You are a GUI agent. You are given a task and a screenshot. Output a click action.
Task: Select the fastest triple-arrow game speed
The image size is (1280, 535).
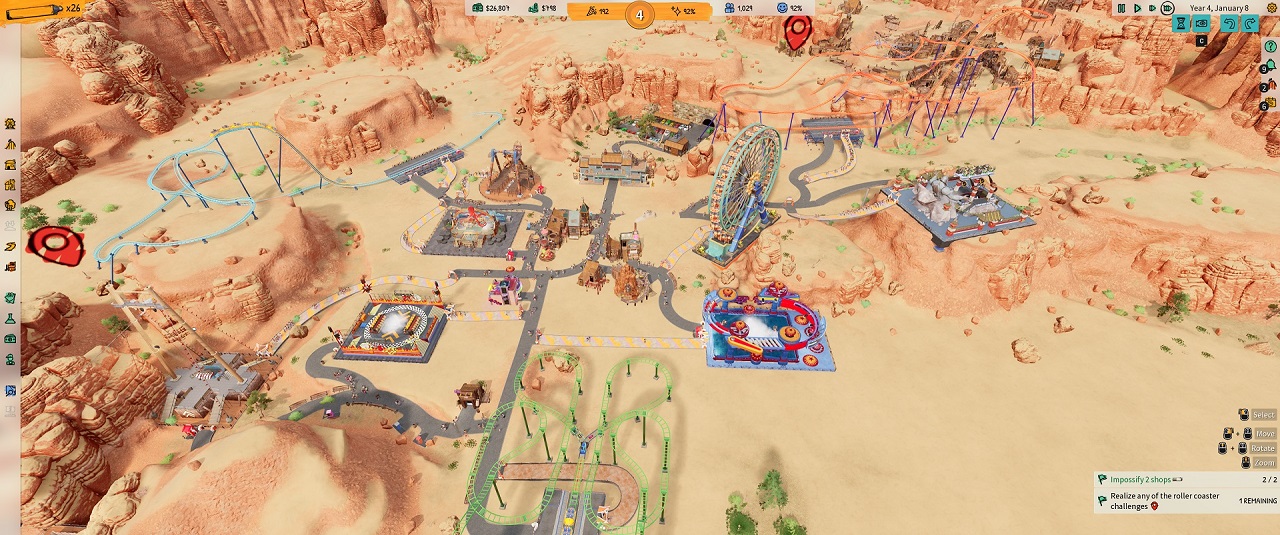(x=1167, y=8)
